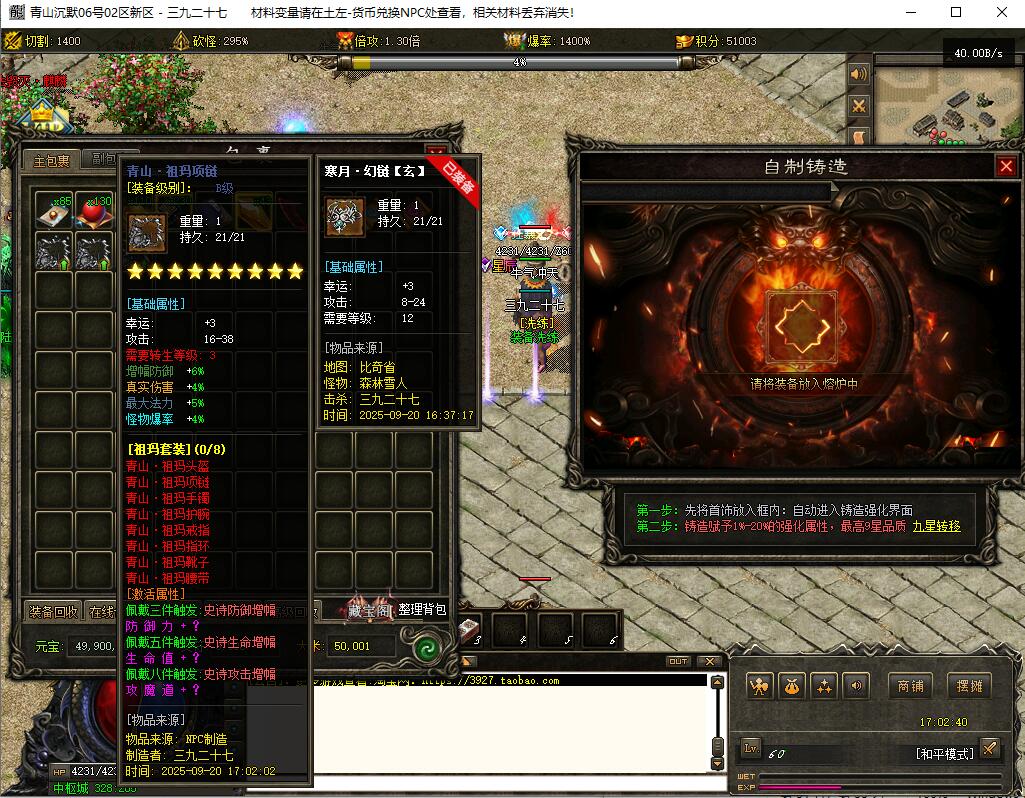The width and height of the screenshot is (1025, 798).
Task: Open the character icon with sword and shield
Action: (760, 686)
